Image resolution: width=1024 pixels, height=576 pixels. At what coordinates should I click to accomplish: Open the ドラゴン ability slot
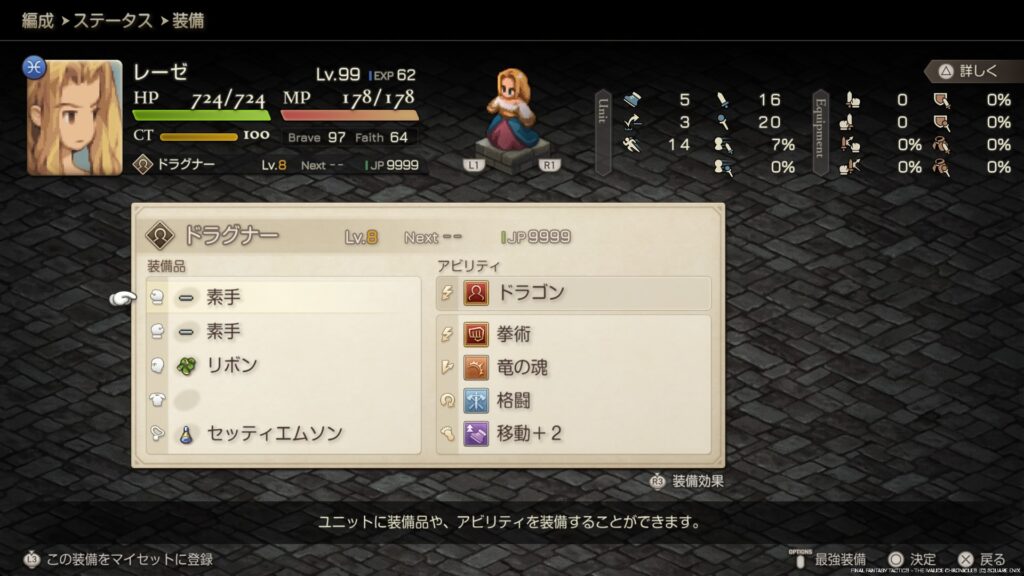click(x=574, y=293)
